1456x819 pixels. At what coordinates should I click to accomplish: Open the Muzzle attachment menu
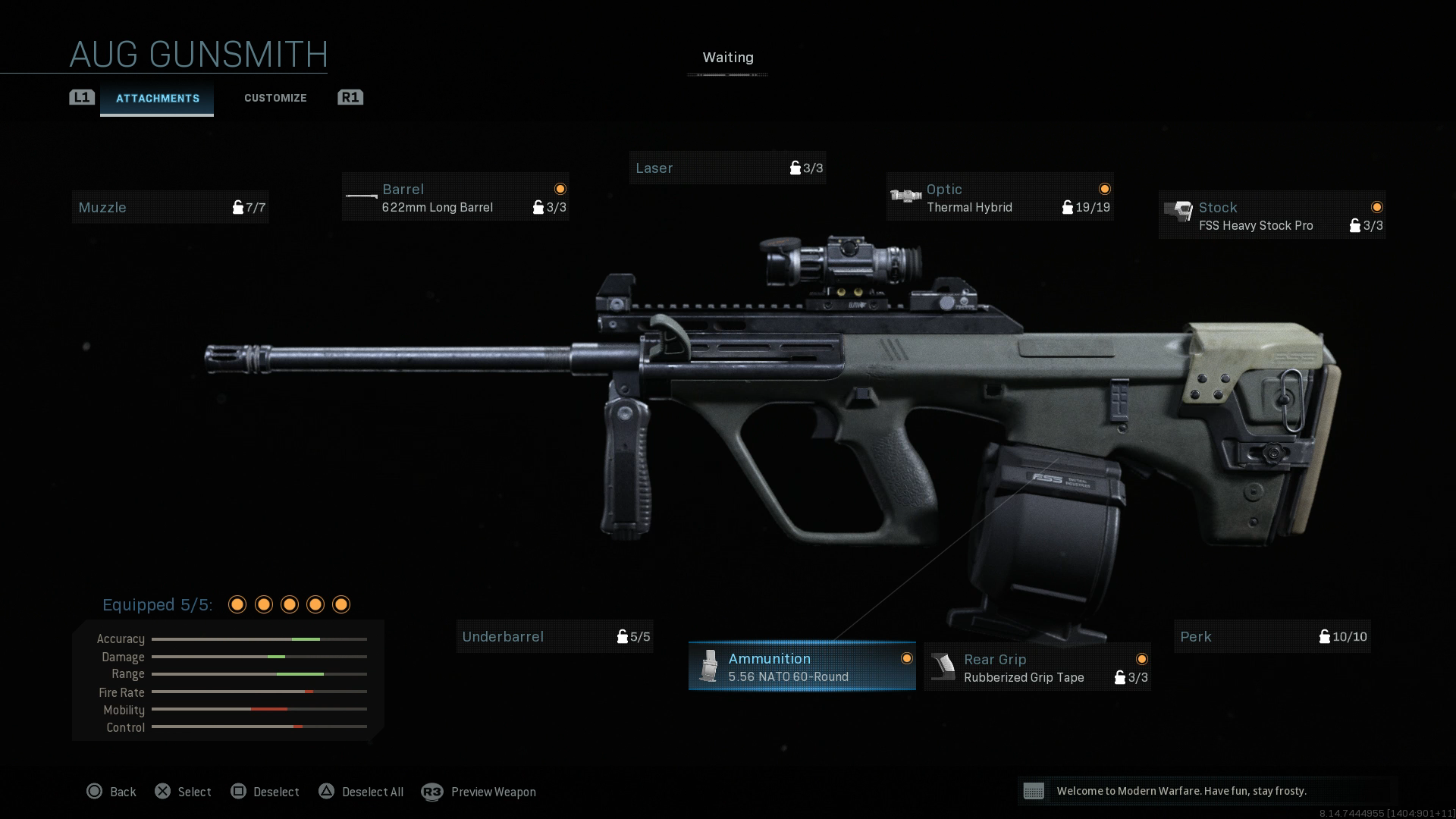170,206
